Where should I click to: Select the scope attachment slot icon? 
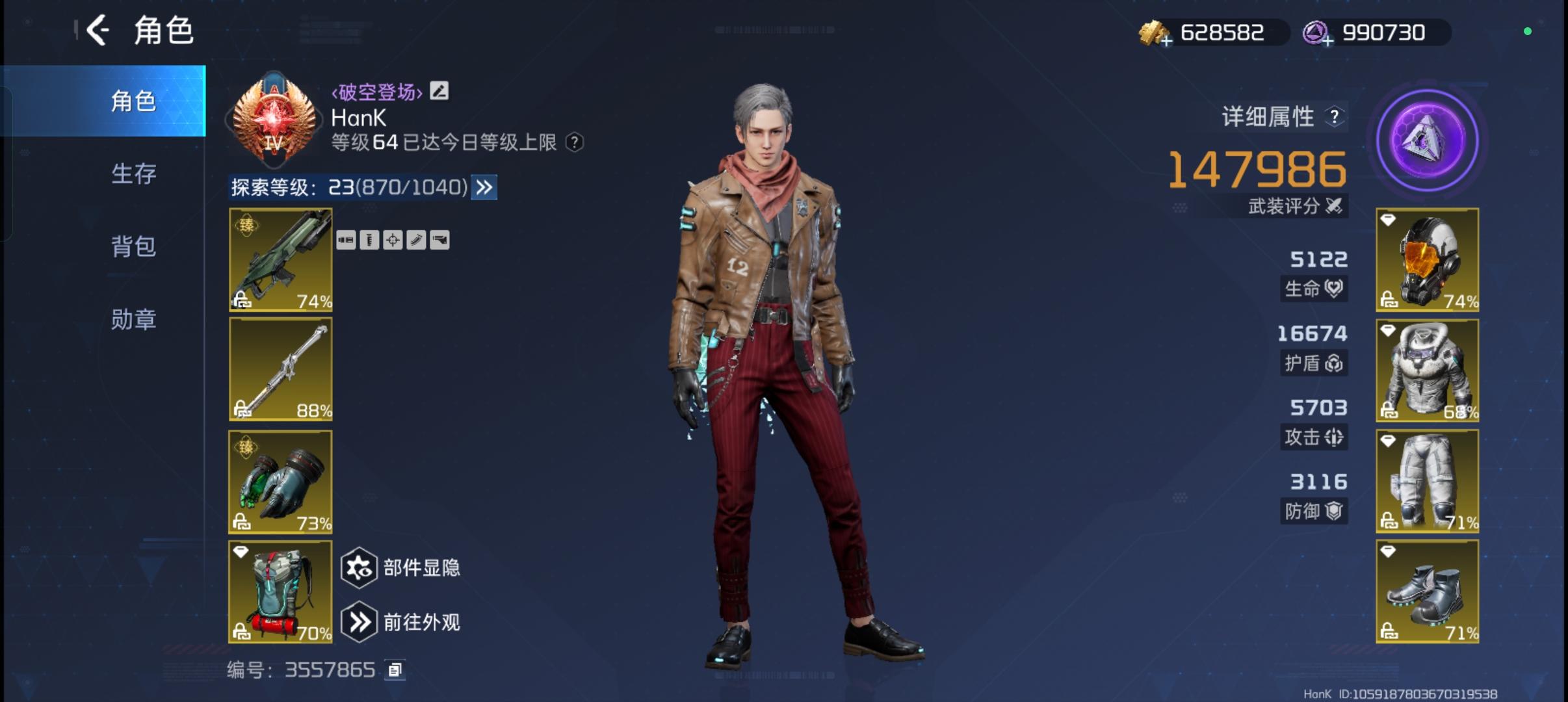pyautogui.click(x=394, y=240)
